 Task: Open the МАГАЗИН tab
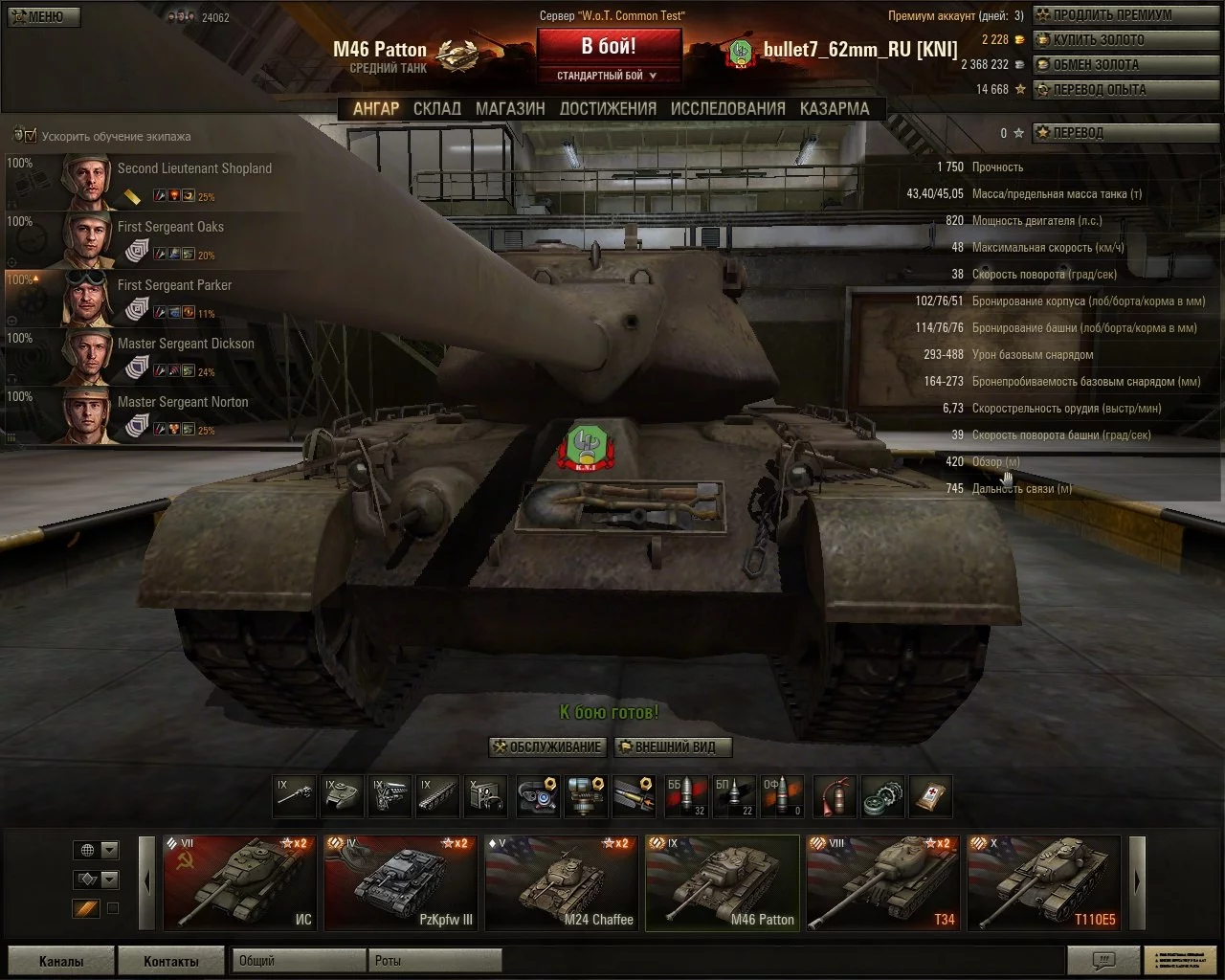click(x=510, y=109)
